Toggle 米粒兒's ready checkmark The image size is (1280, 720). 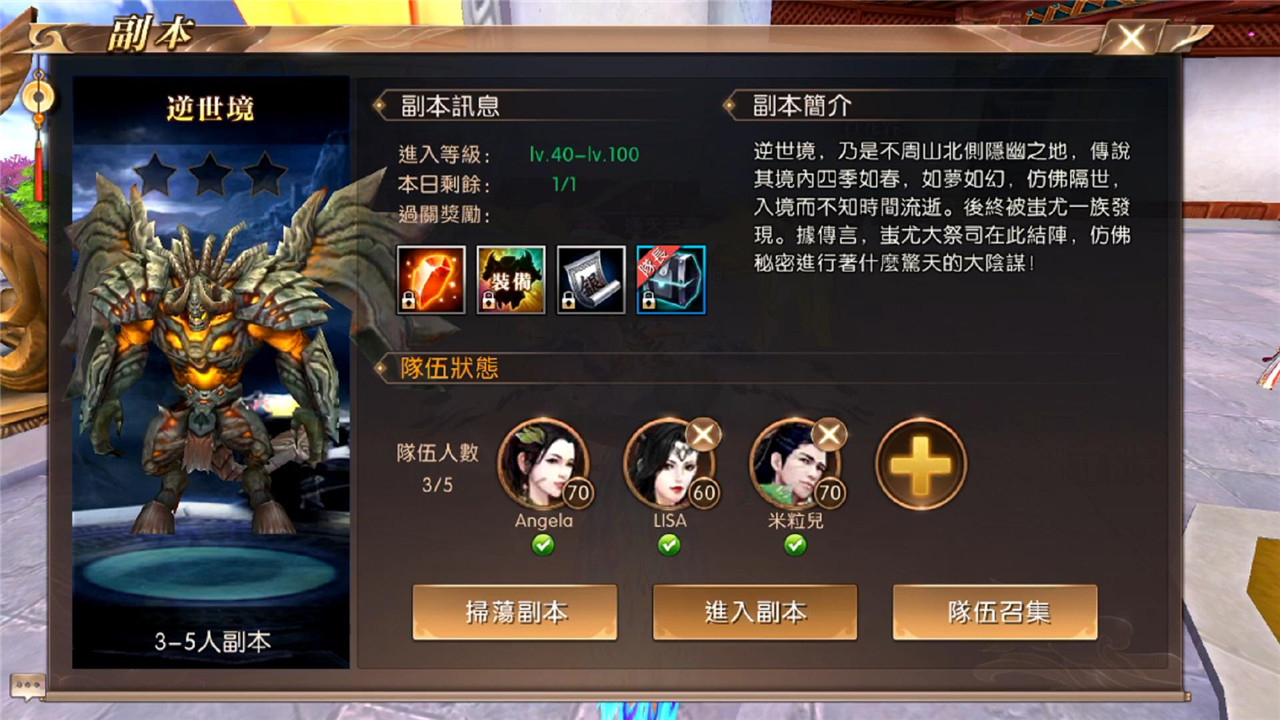pyautogui.click(x=797, y=545)
